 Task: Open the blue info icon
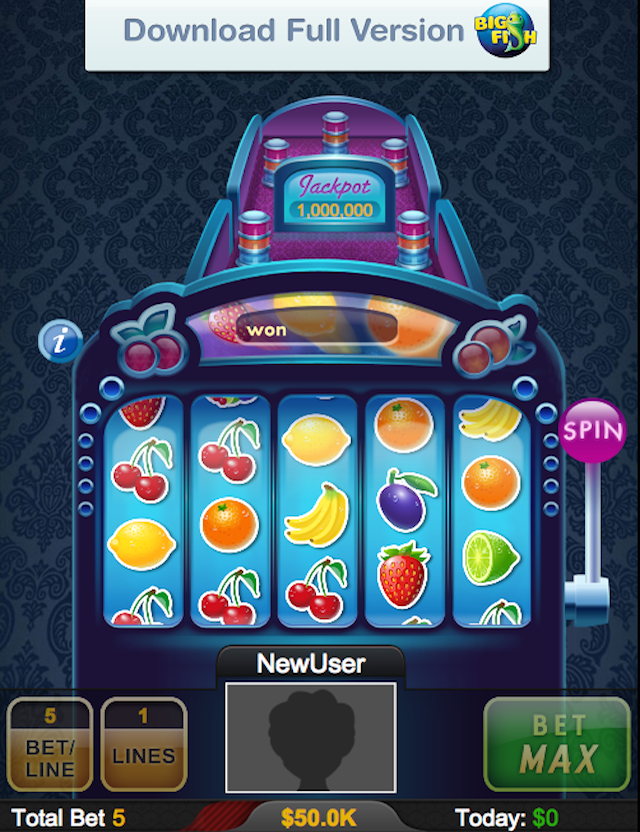[60, 341]
